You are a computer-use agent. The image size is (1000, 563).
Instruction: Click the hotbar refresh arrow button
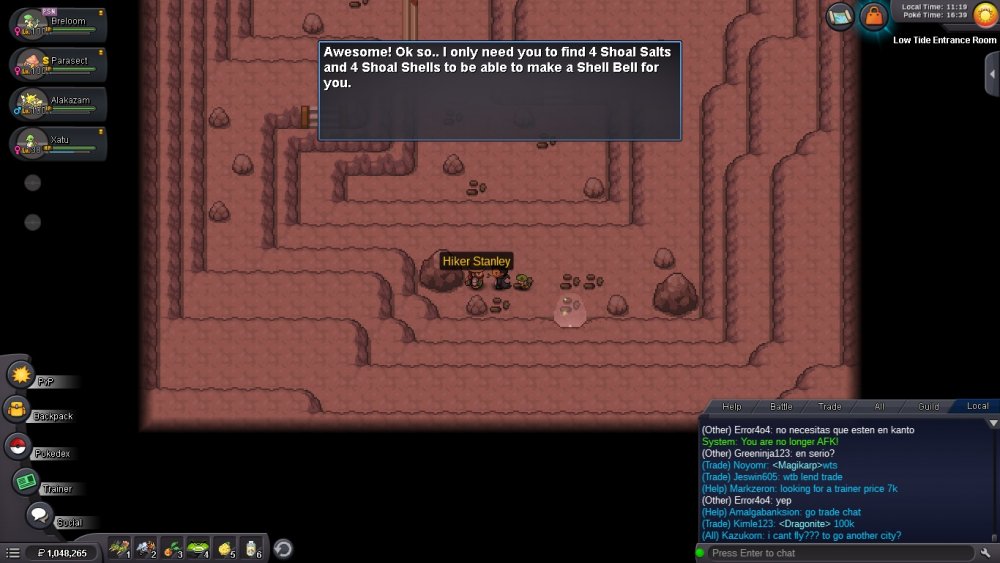pyautogui.click(x=283, y=548)
